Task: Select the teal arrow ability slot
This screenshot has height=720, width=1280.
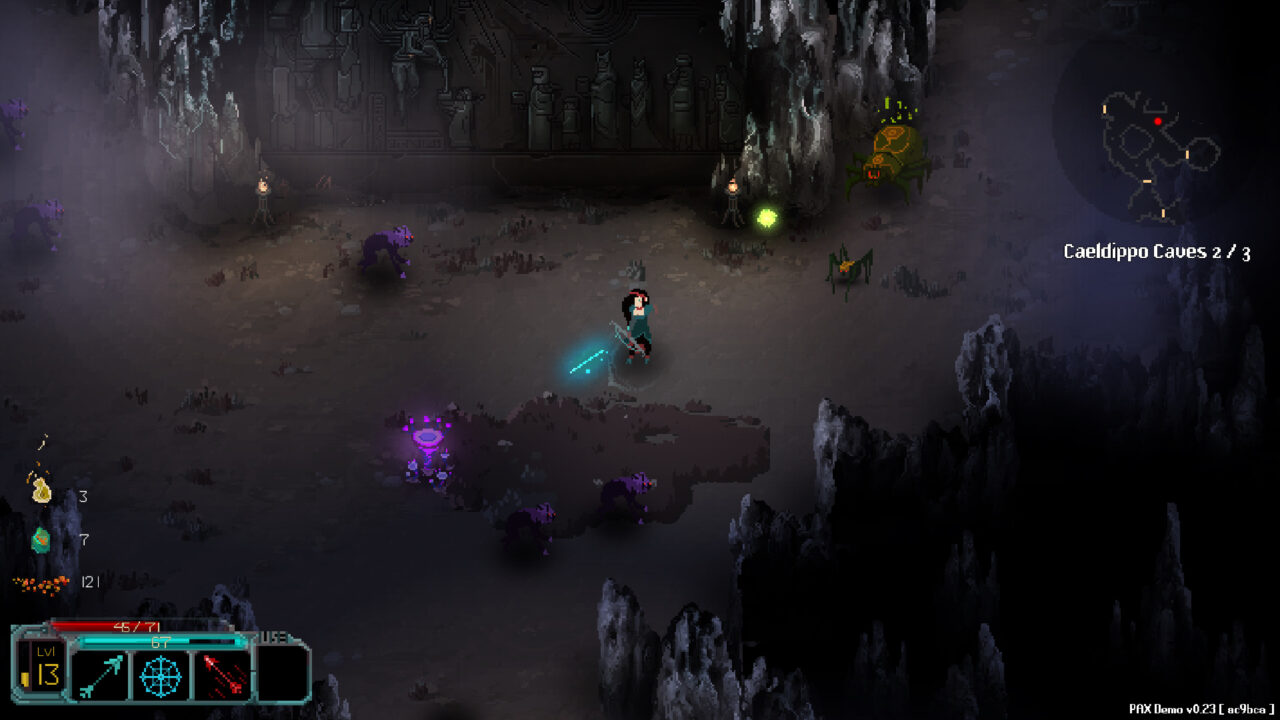Action: tap(100, 675)
